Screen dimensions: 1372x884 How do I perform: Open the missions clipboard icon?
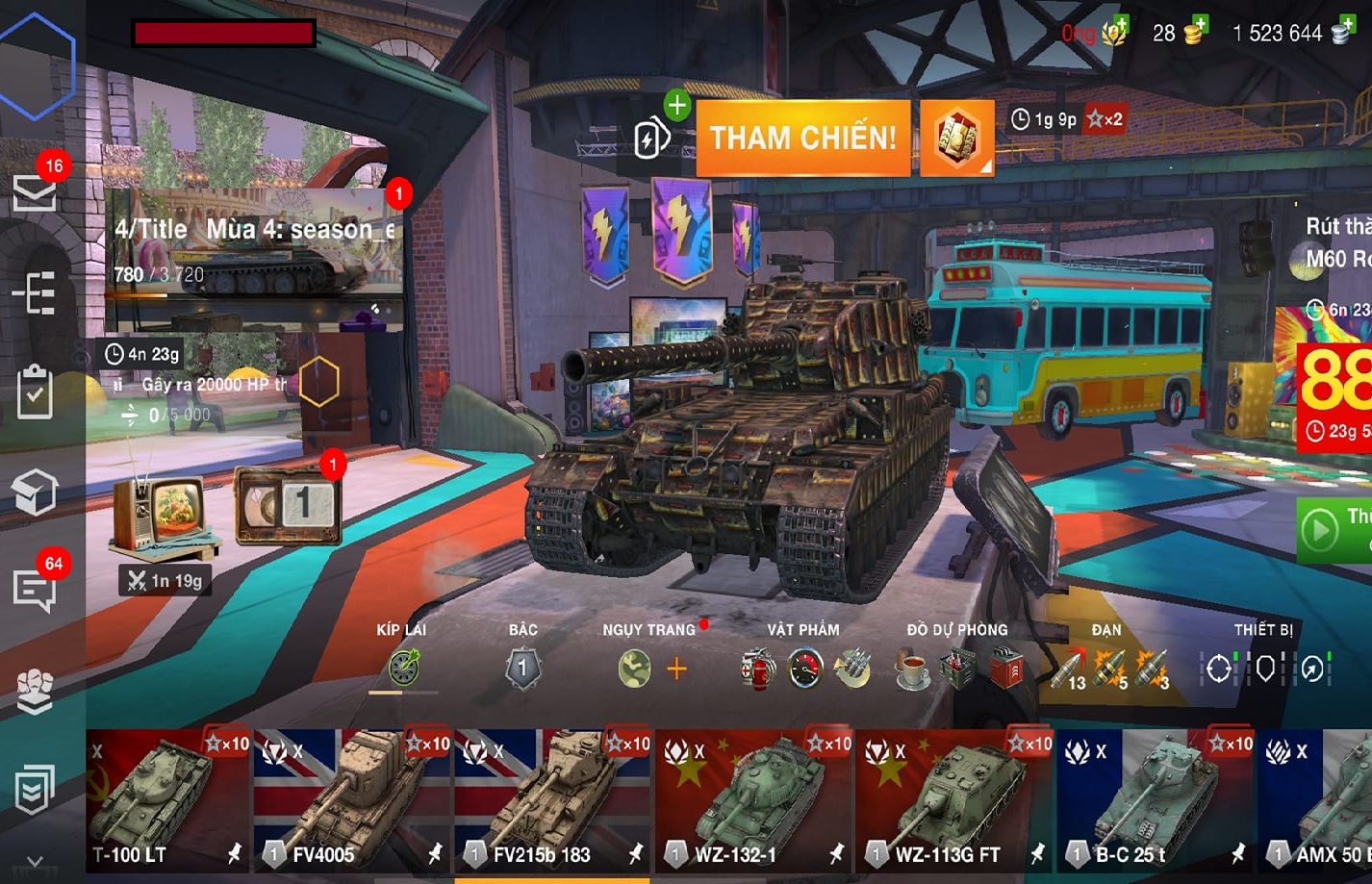[x=35, y=391]
